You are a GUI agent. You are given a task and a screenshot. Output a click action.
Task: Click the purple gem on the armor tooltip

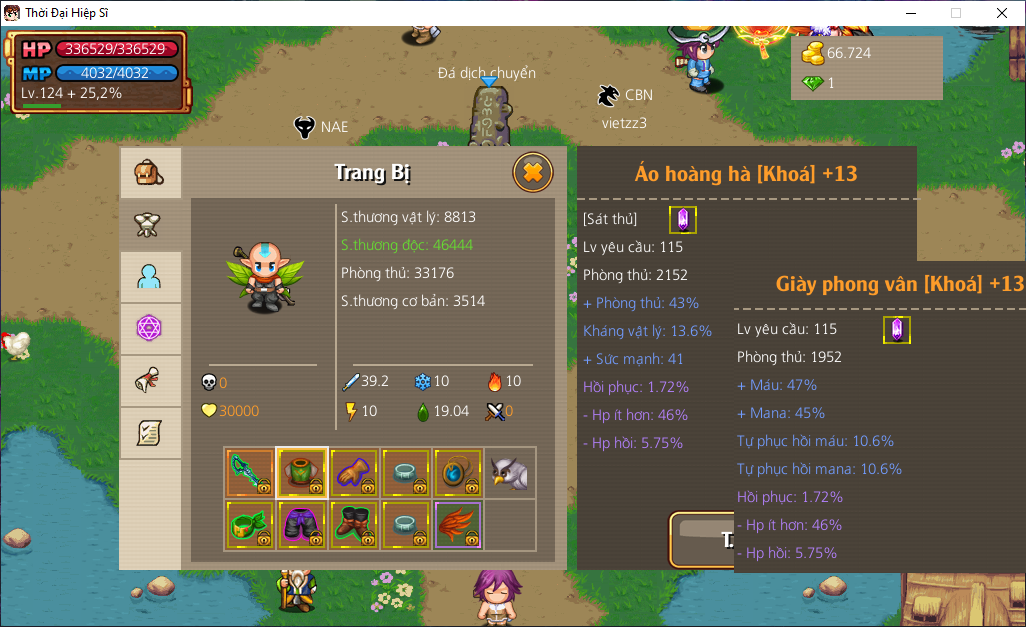(x=683, y=220)
